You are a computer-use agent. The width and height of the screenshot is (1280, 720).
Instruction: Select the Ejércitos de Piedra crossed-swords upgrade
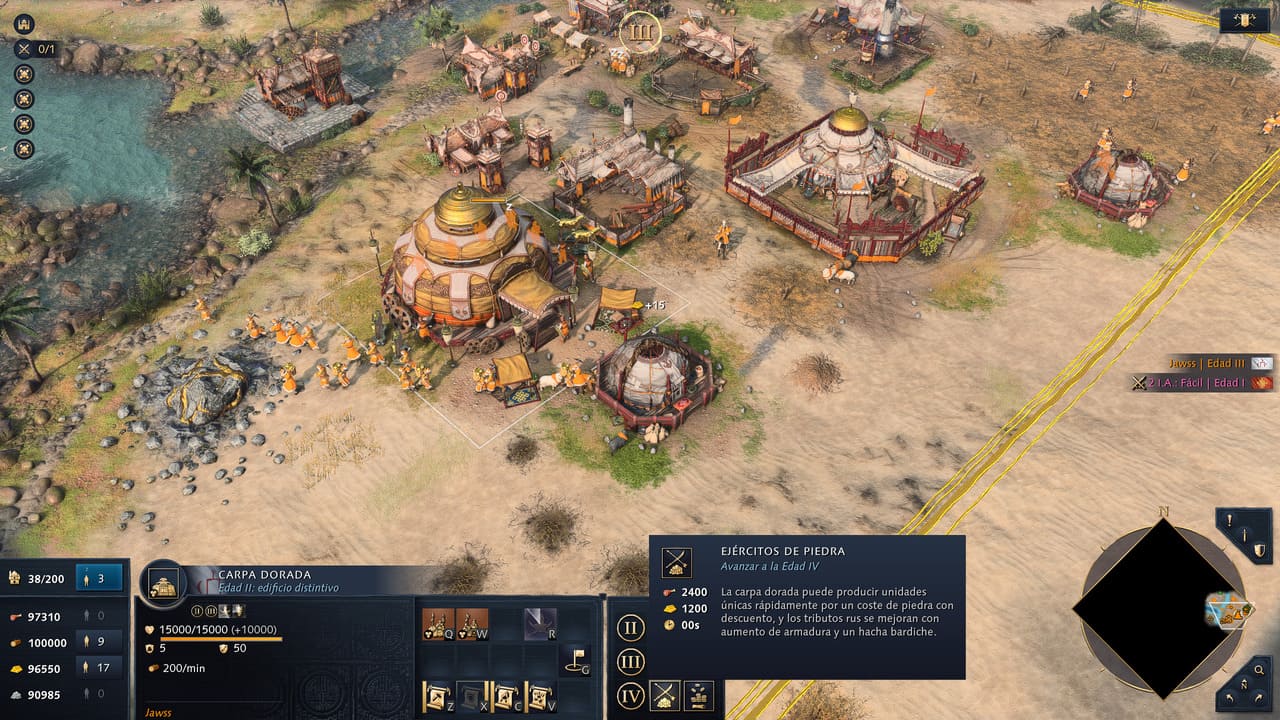(x=666, y=694)
